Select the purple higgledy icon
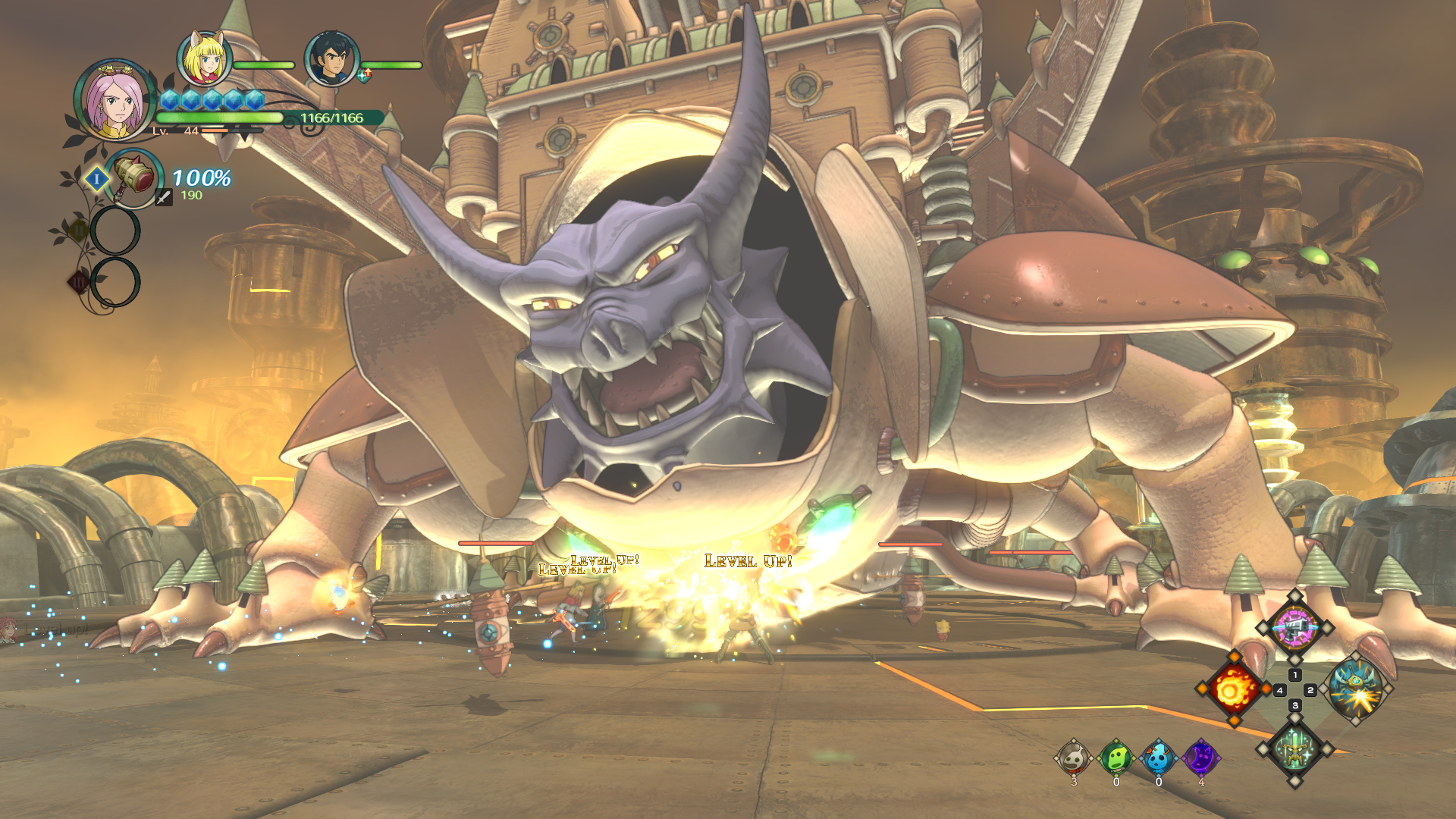This screenshot has height=819, width=1456. (x=1201, y=758)
